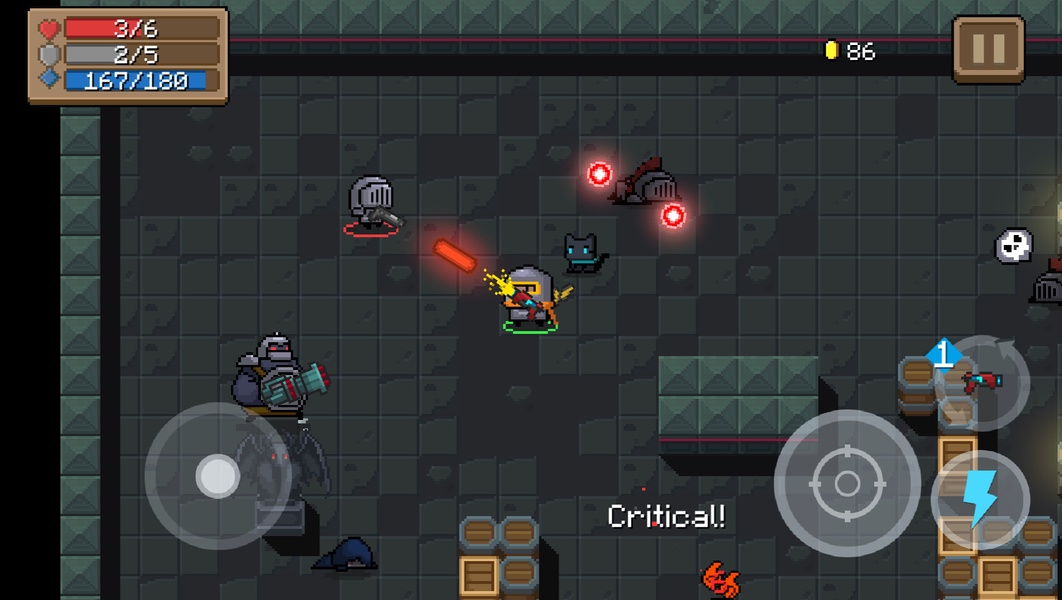The image size is (1062, 600).
Task: Tap the crosshair attack button
Action: click(x=847, y=484)
